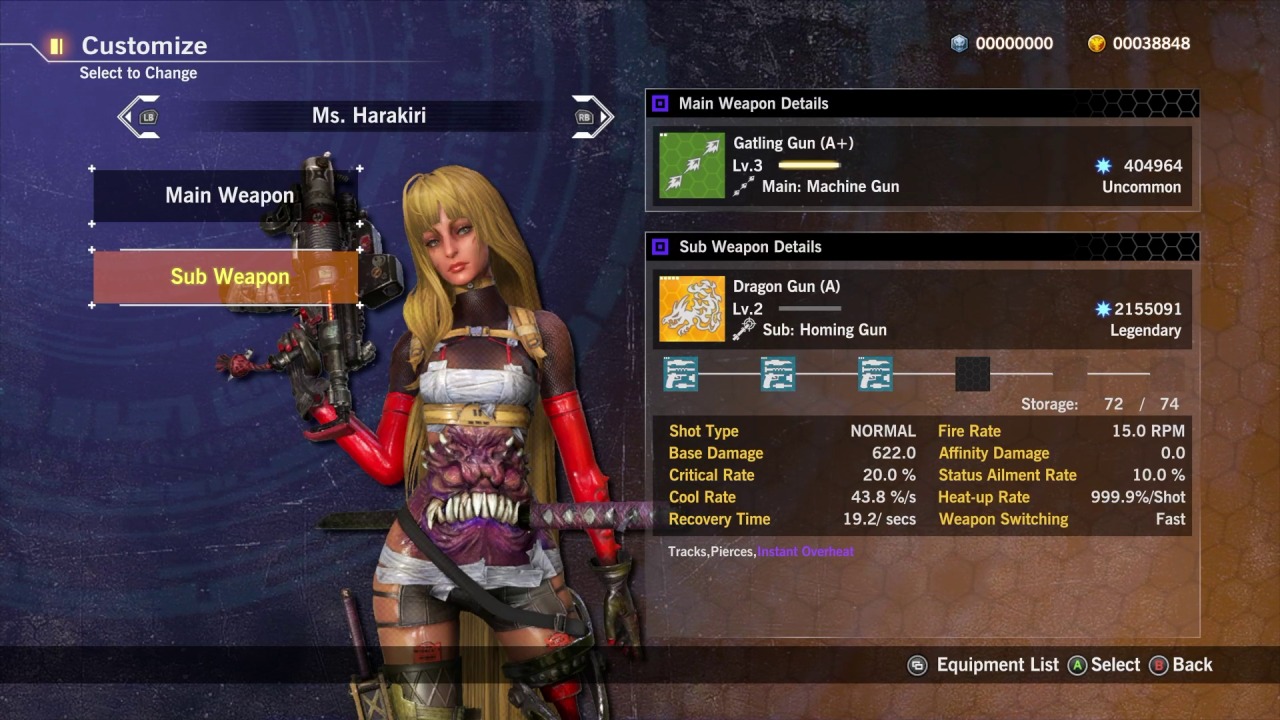Go Back from the Customize screen
This screenshot has width=1280, height=720.
[1191, 665]
